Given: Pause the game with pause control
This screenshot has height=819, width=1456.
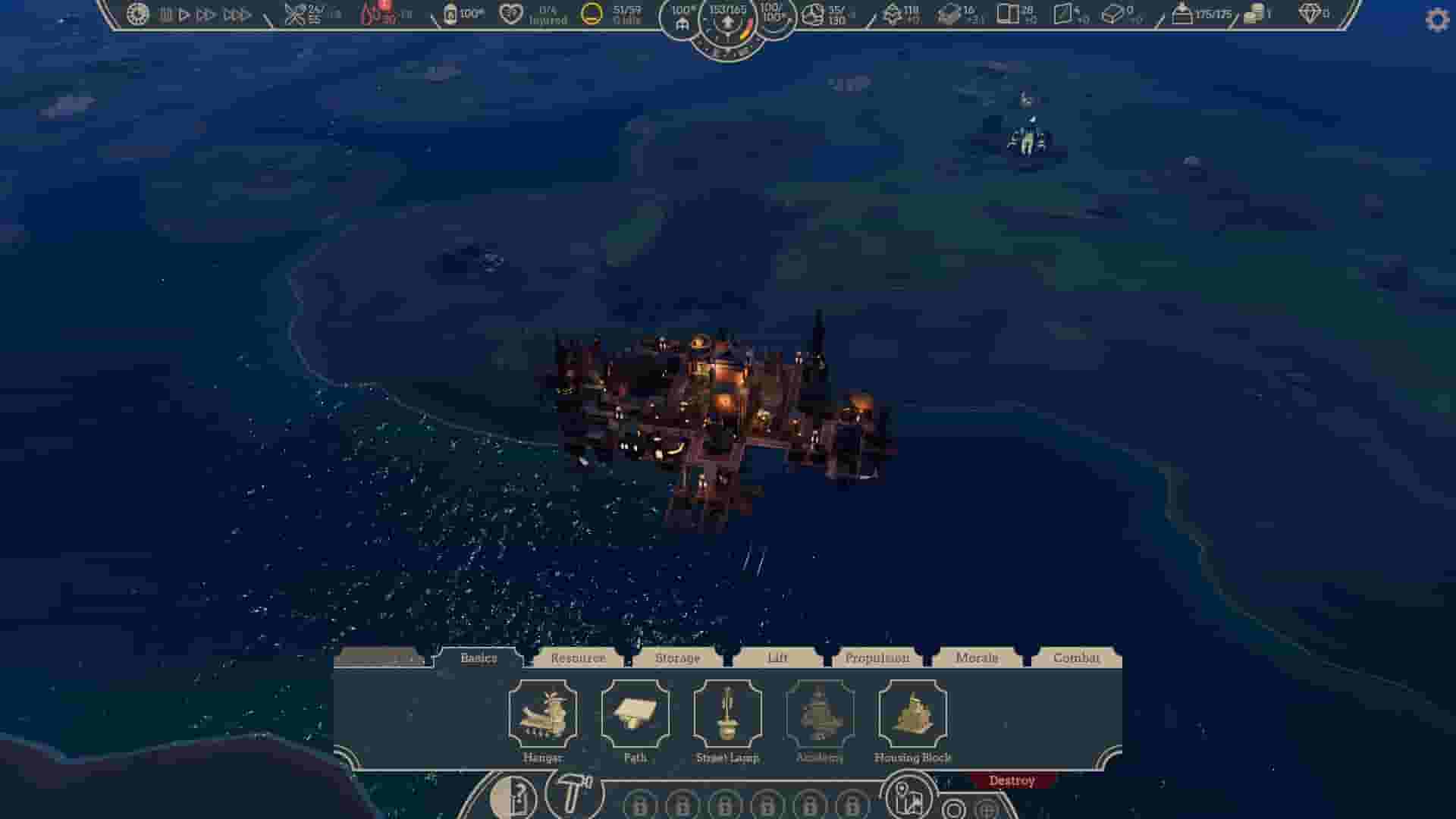Looking at the screenshot, I should tap(165, 13).
